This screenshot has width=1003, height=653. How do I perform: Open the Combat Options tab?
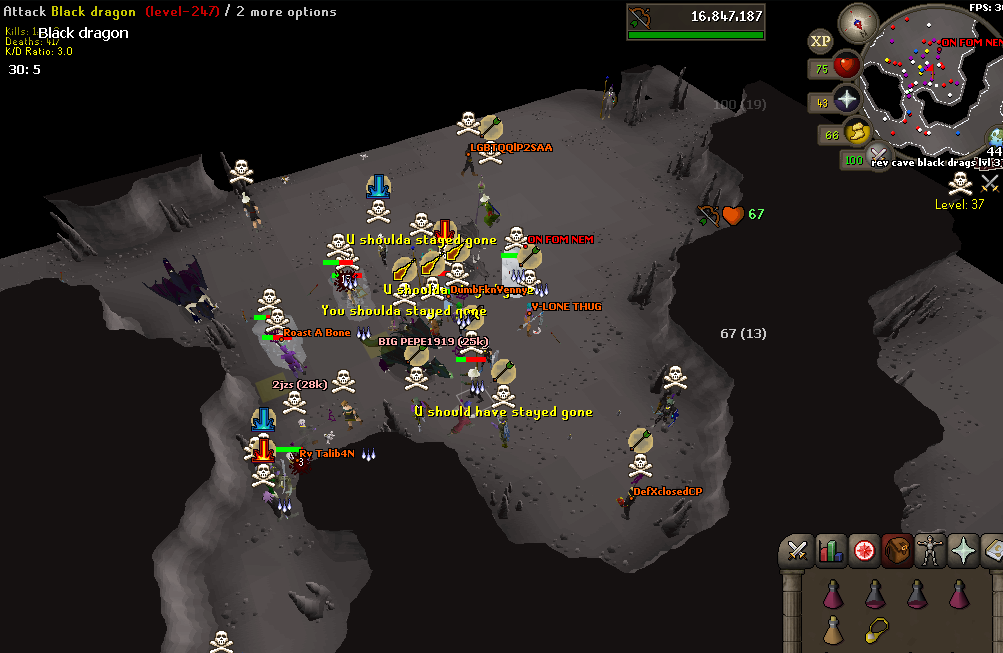pos(797,550)
